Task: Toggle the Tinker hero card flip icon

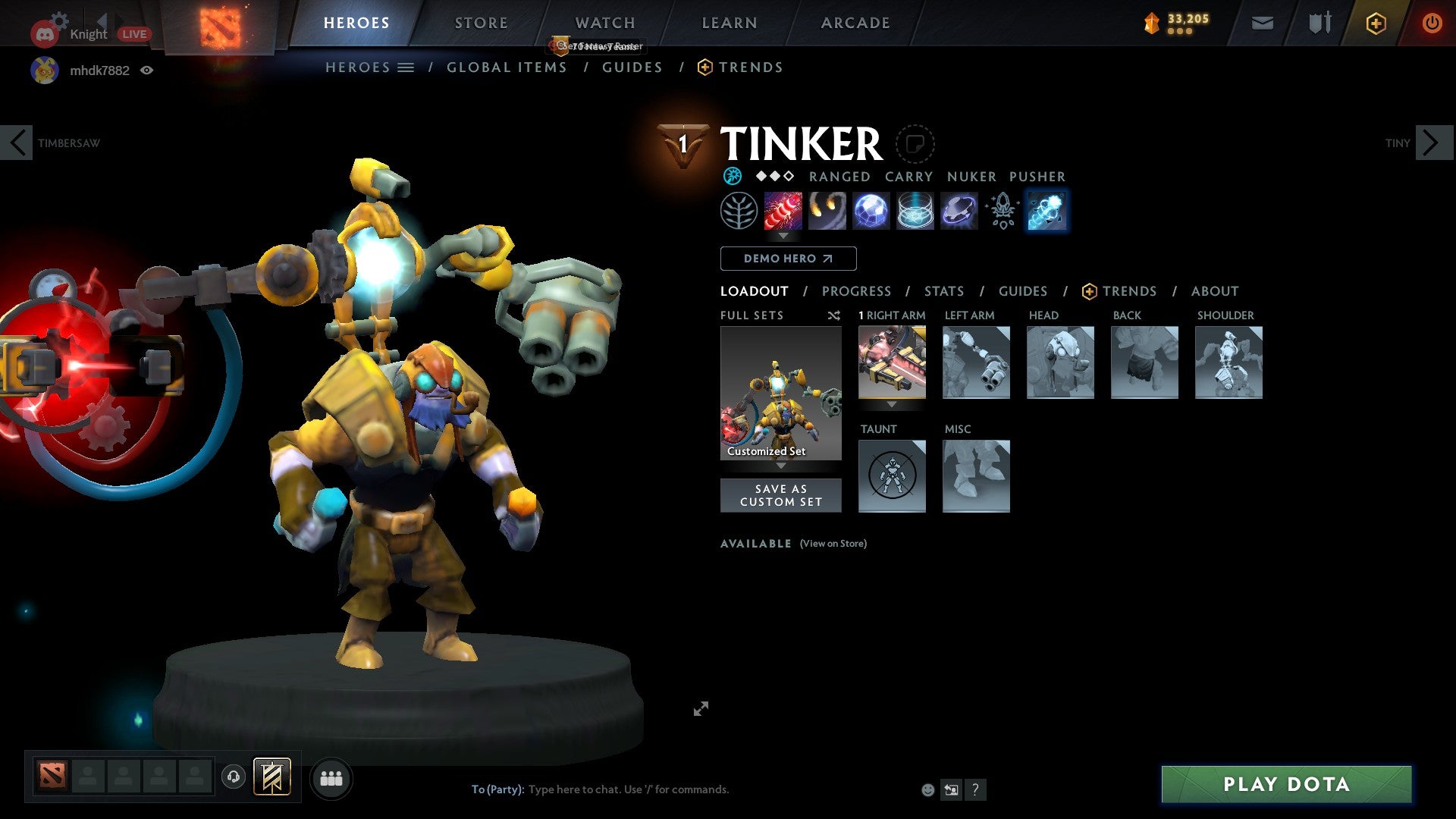Action: 915,145
